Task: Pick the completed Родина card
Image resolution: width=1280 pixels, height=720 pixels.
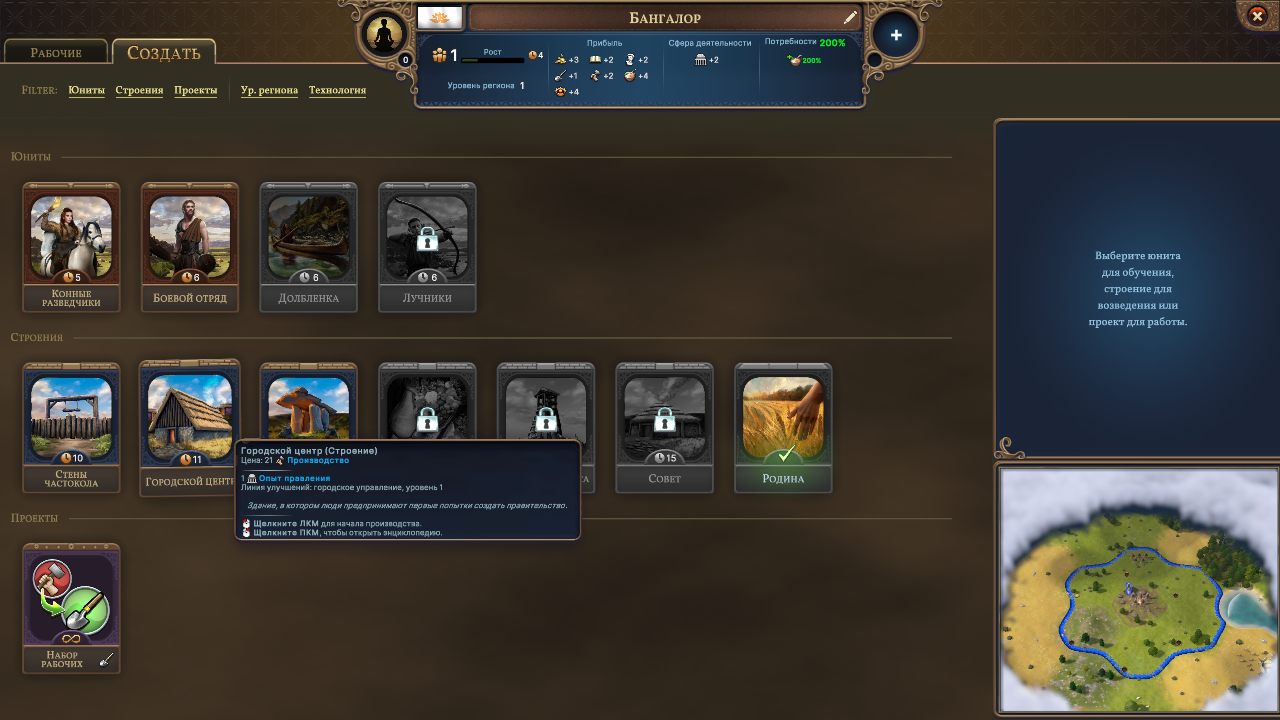Action: [783, 427]
